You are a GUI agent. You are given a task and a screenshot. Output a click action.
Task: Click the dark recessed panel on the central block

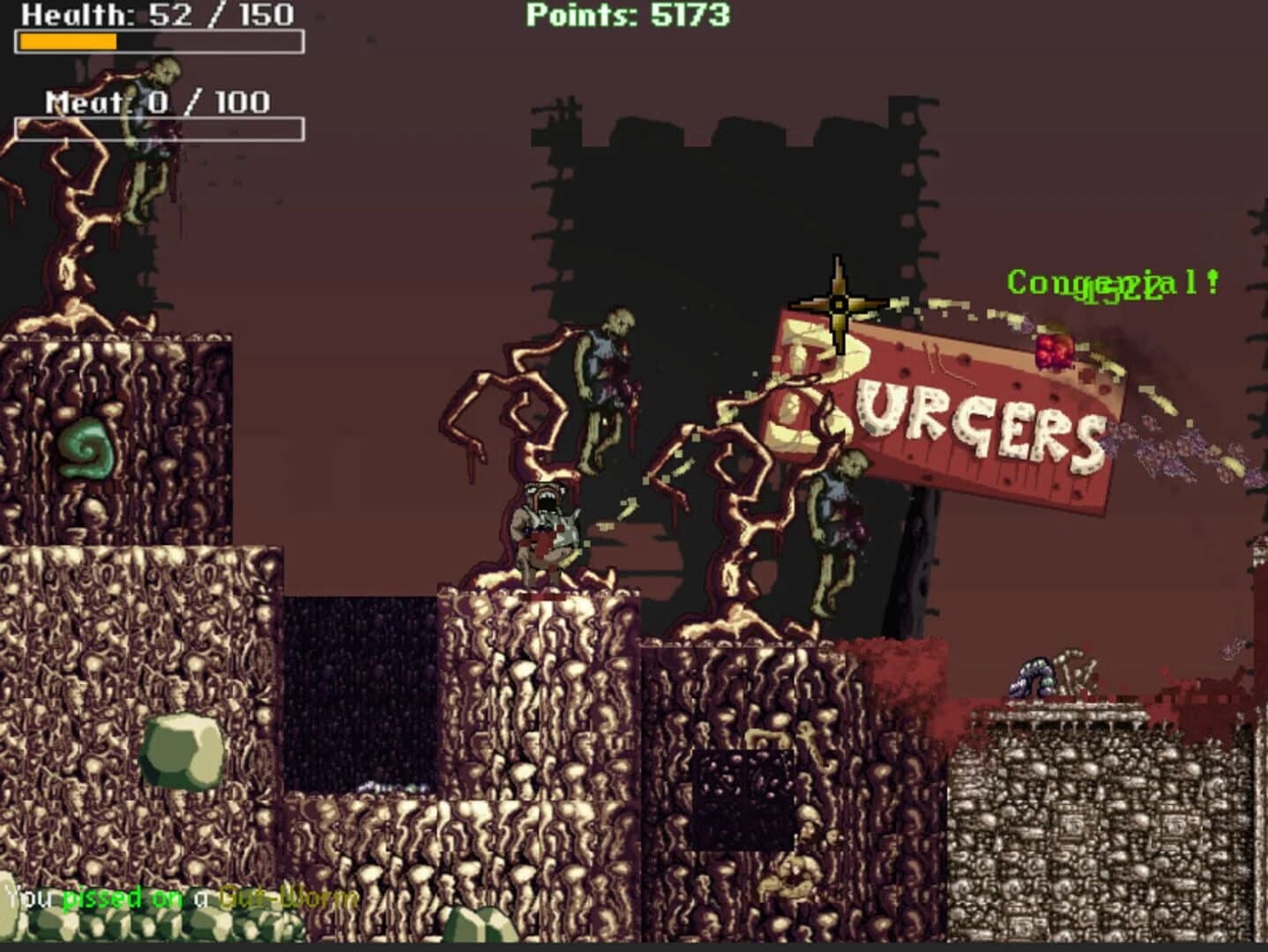click(743, 798)
